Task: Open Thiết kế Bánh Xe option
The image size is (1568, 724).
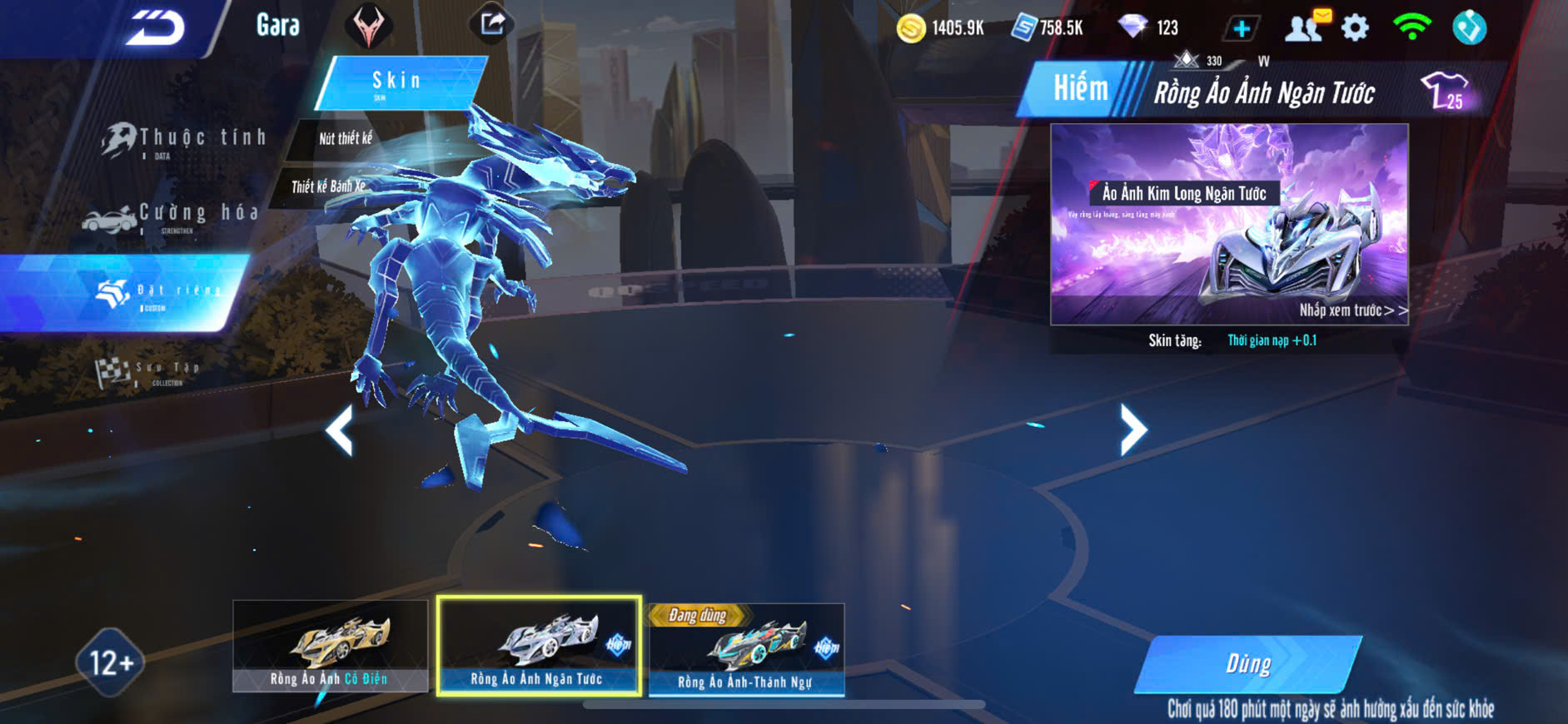Action: coord(328,186)
